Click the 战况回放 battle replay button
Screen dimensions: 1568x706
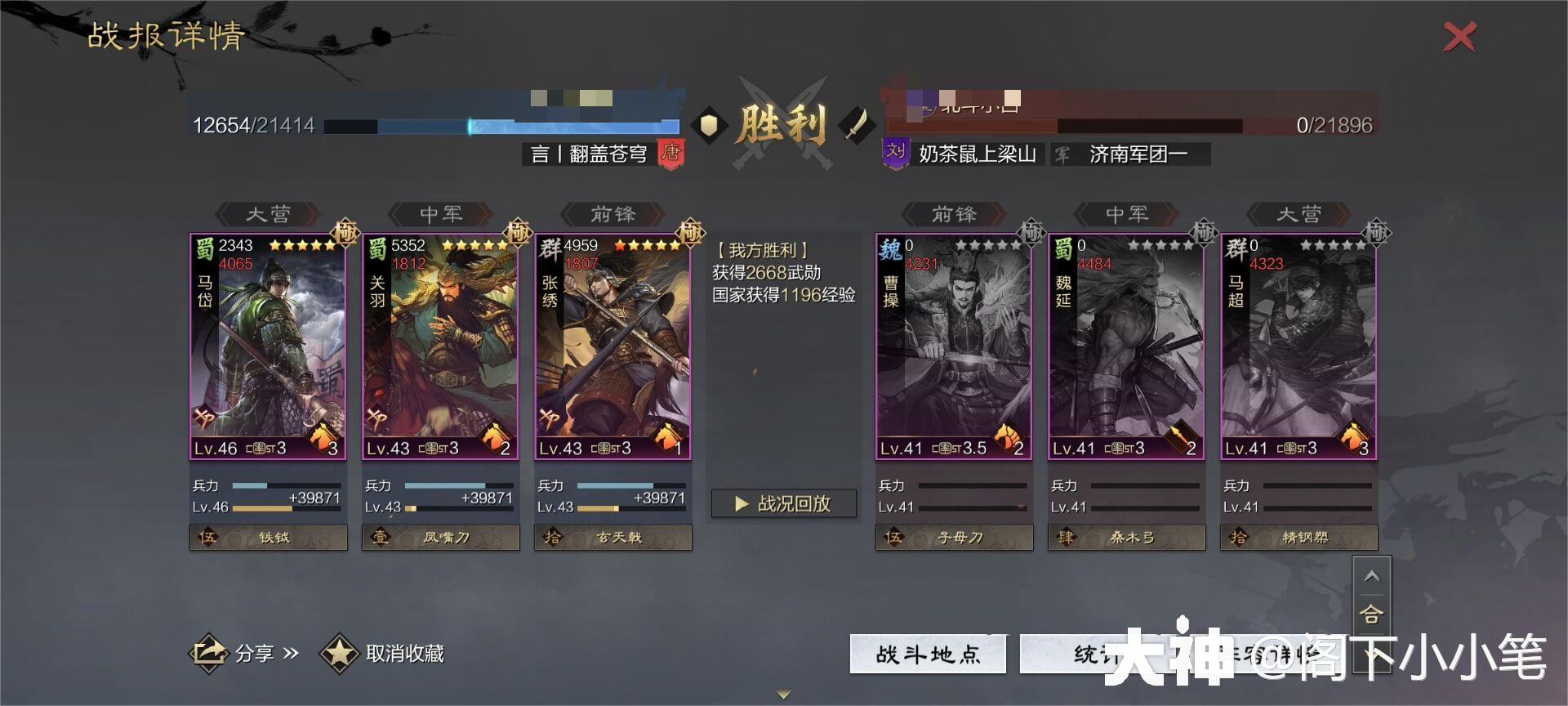[x=783, y=504]
